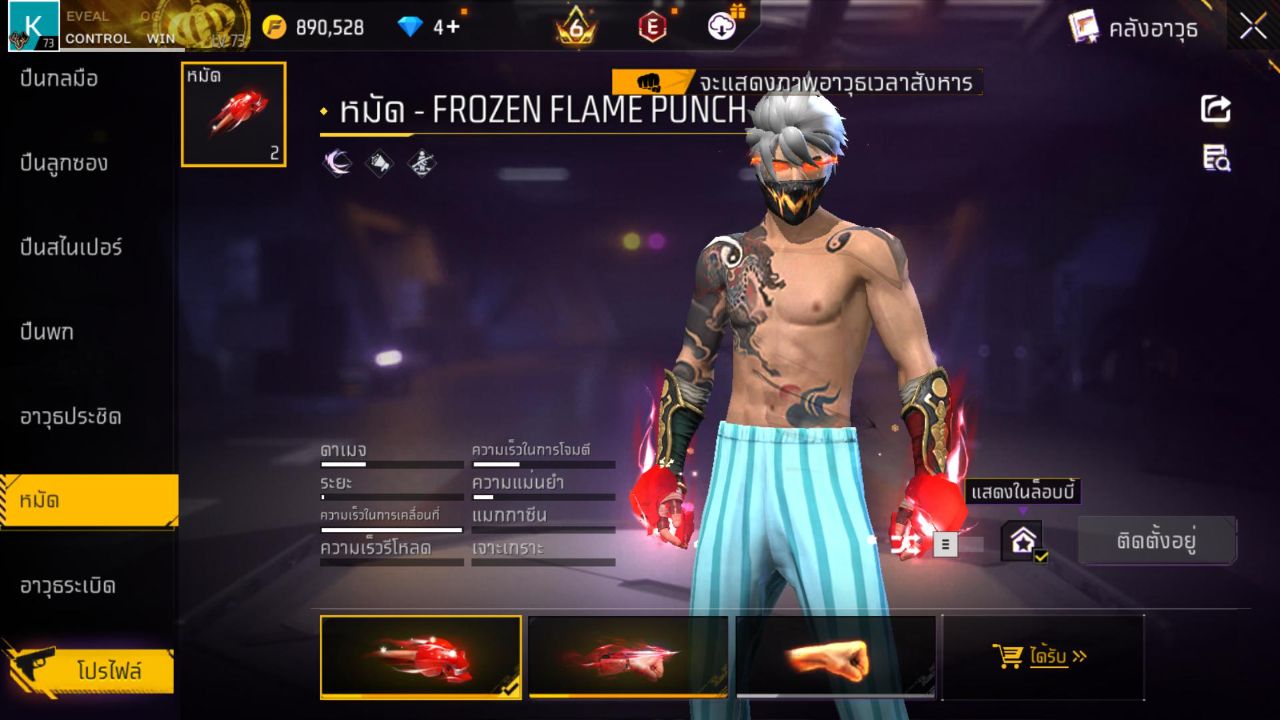Select the crescent moon skill icon
The height and width of the screenshot is (720, 1280).
[x=338, y=163]
